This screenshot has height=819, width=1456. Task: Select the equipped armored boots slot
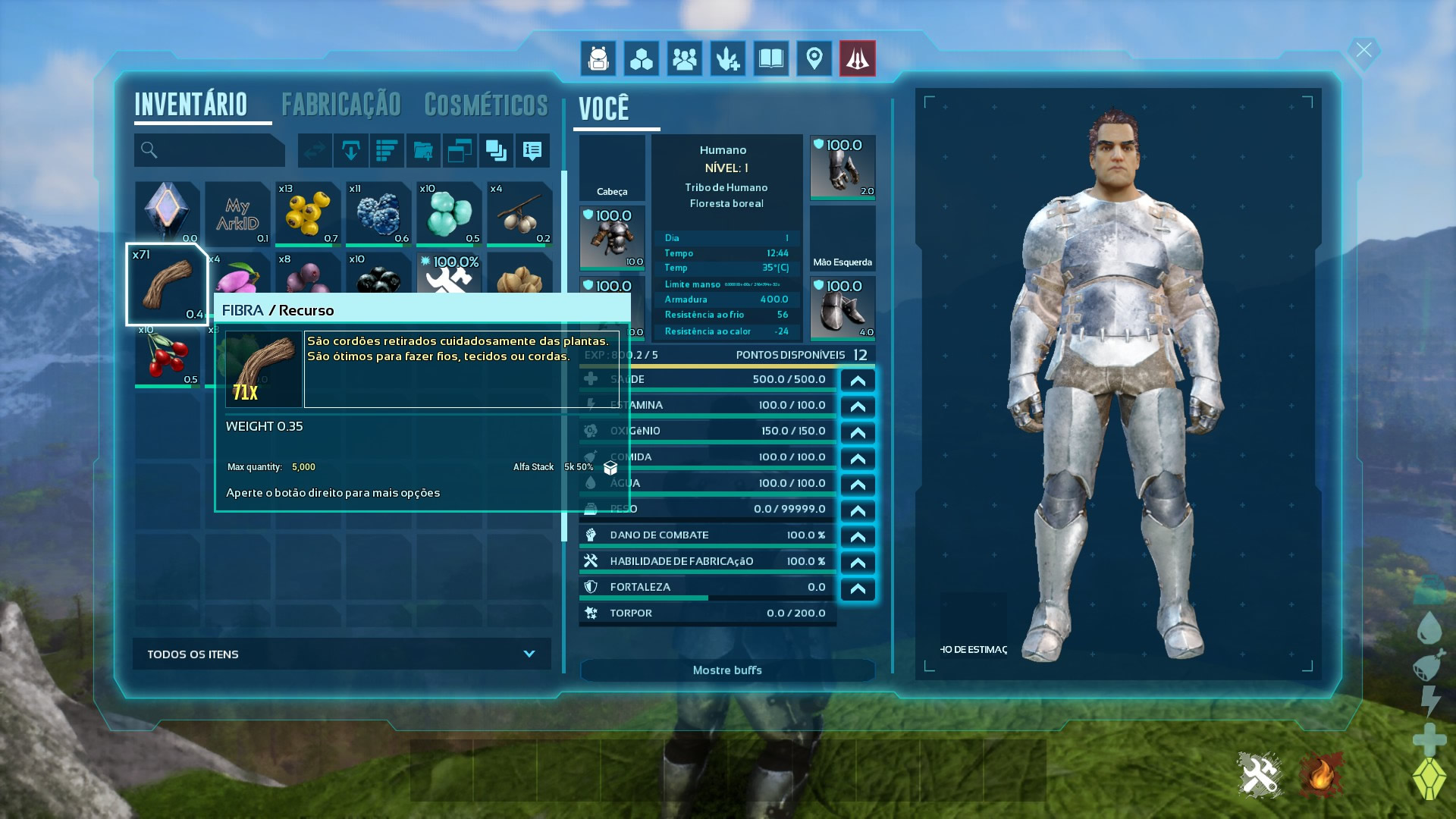tap(843, 308)
